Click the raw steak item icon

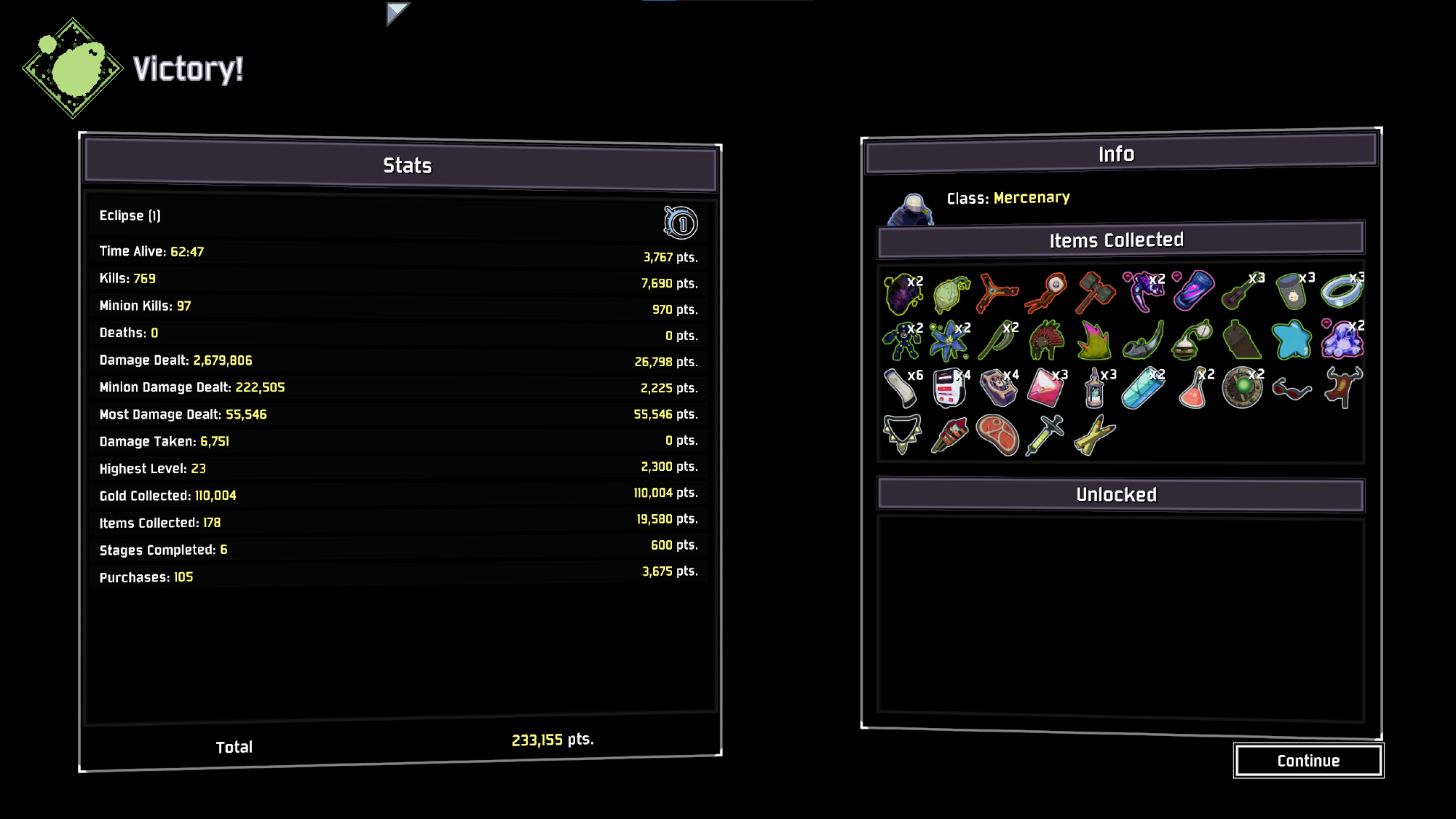click(x=997, y=435)
